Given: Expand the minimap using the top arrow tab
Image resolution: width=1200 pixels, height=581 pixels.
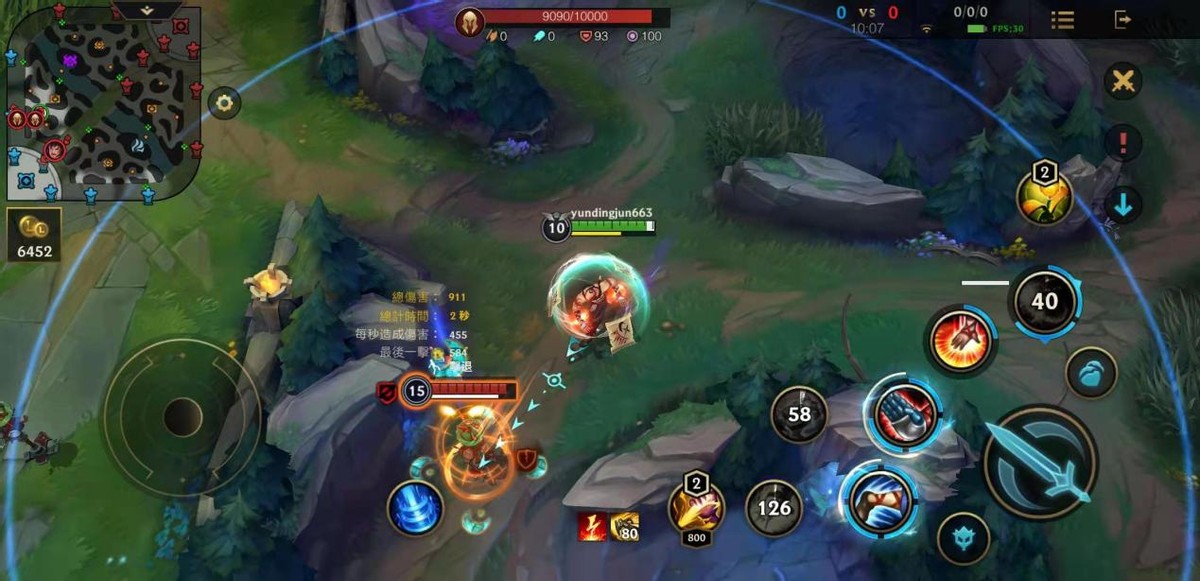Looking at the screenshot, I should (145, 9).
